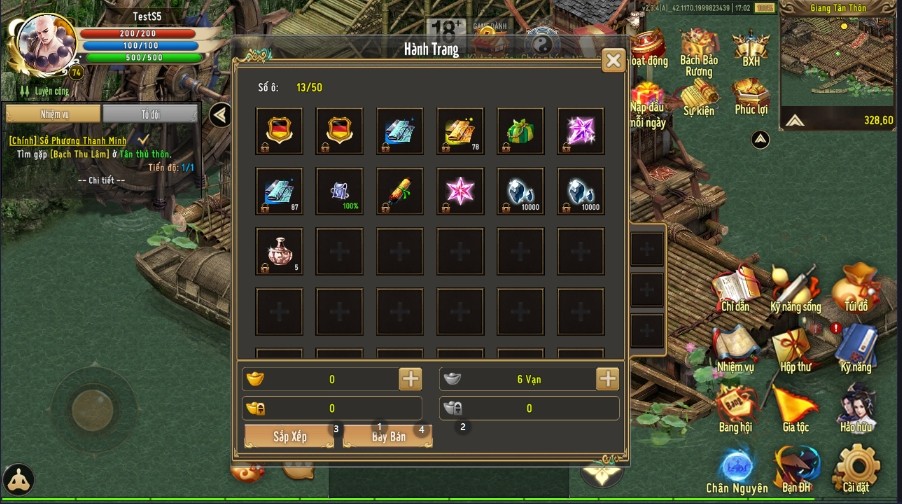The height and width of the screenshot is (504, 902).
Task: Close the Hành Trang inventory window
Action: pyautogui.click(x=613, y=61)
